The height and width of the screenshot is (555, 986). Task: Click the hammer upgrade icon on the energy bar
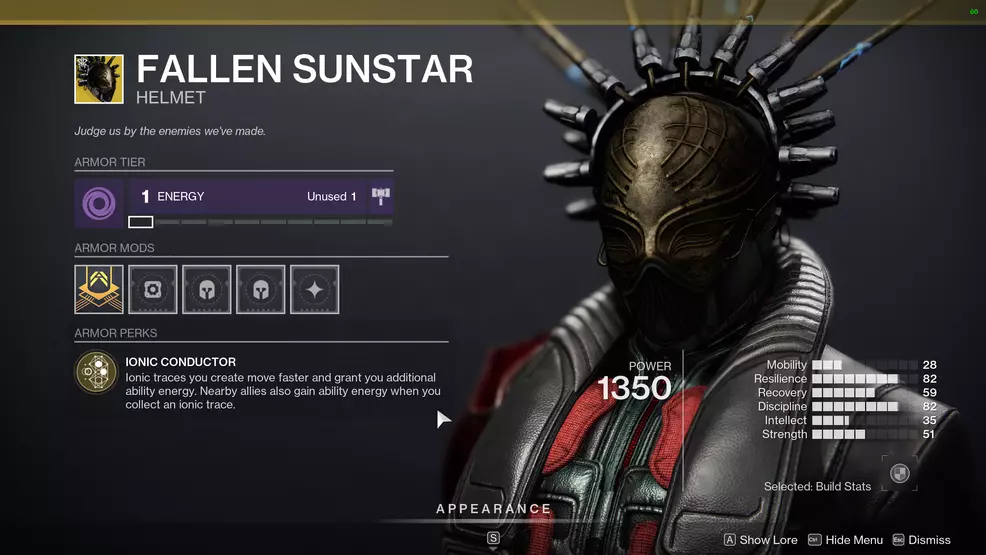tap(381, 197)
